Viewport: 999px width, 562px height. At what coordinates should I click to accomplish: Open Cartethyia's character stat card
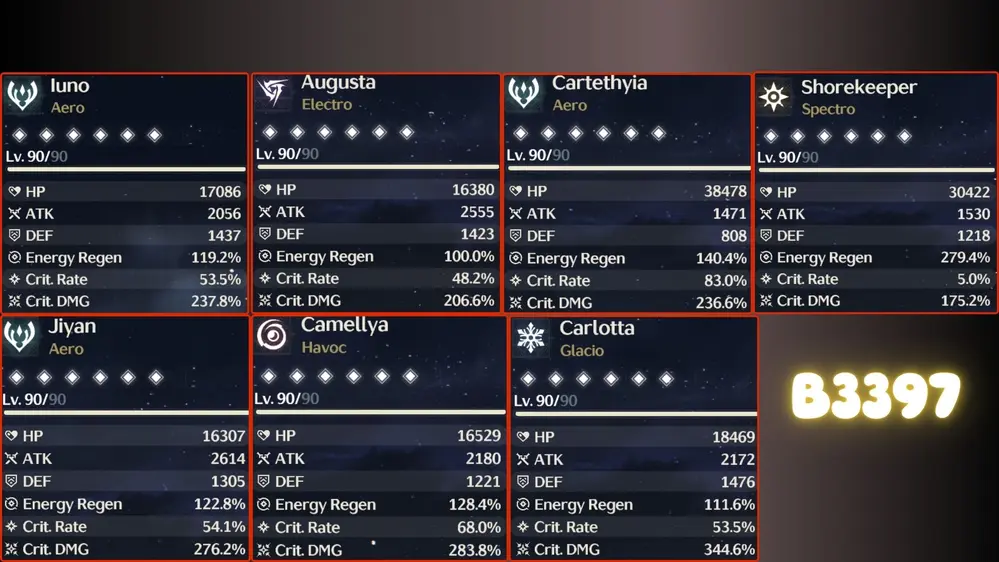click(x=626, y=193)
